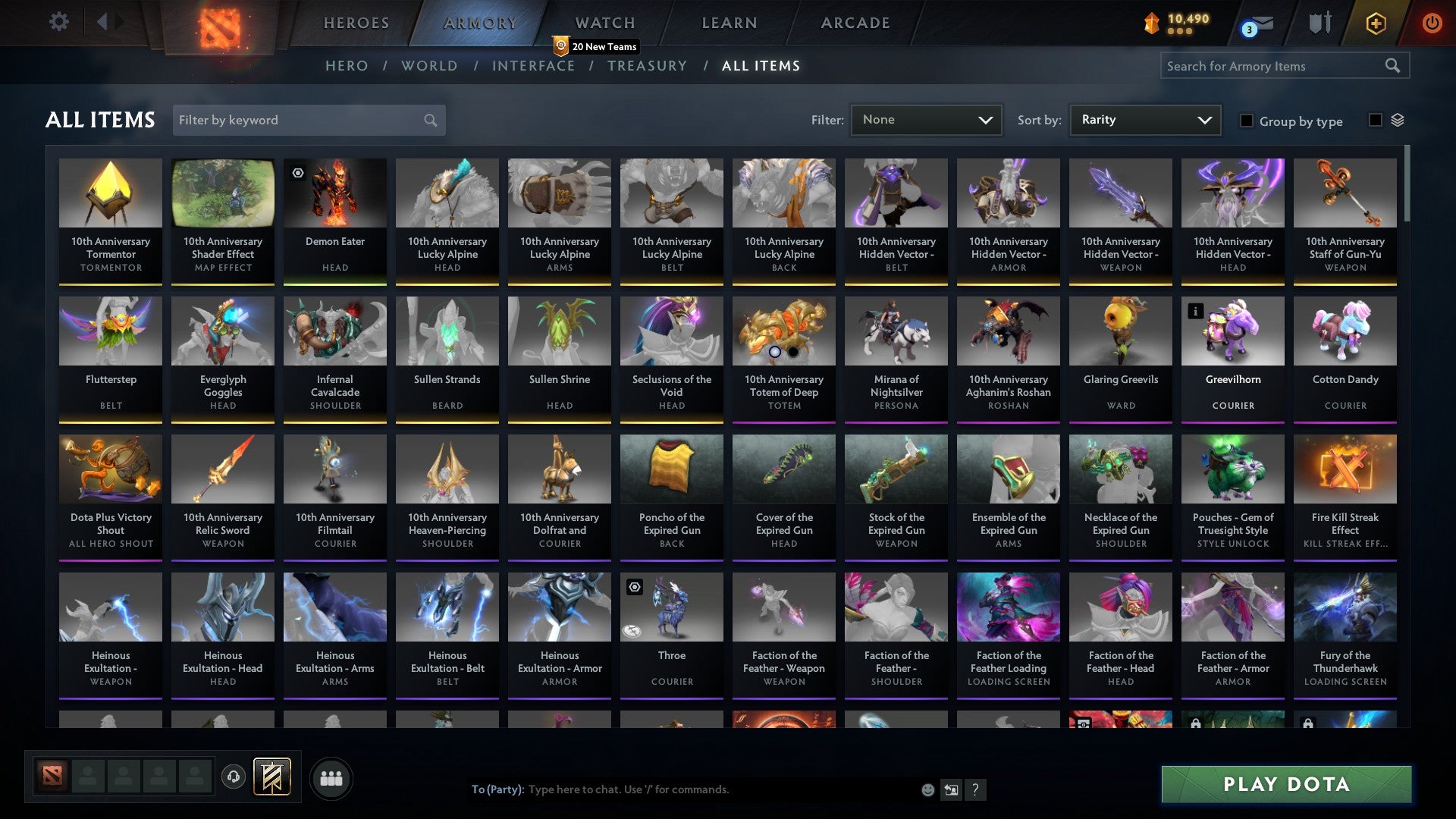Open the HEROES menu in the top bar
Screen dimensions: 1456x819
tap(356, 23)
